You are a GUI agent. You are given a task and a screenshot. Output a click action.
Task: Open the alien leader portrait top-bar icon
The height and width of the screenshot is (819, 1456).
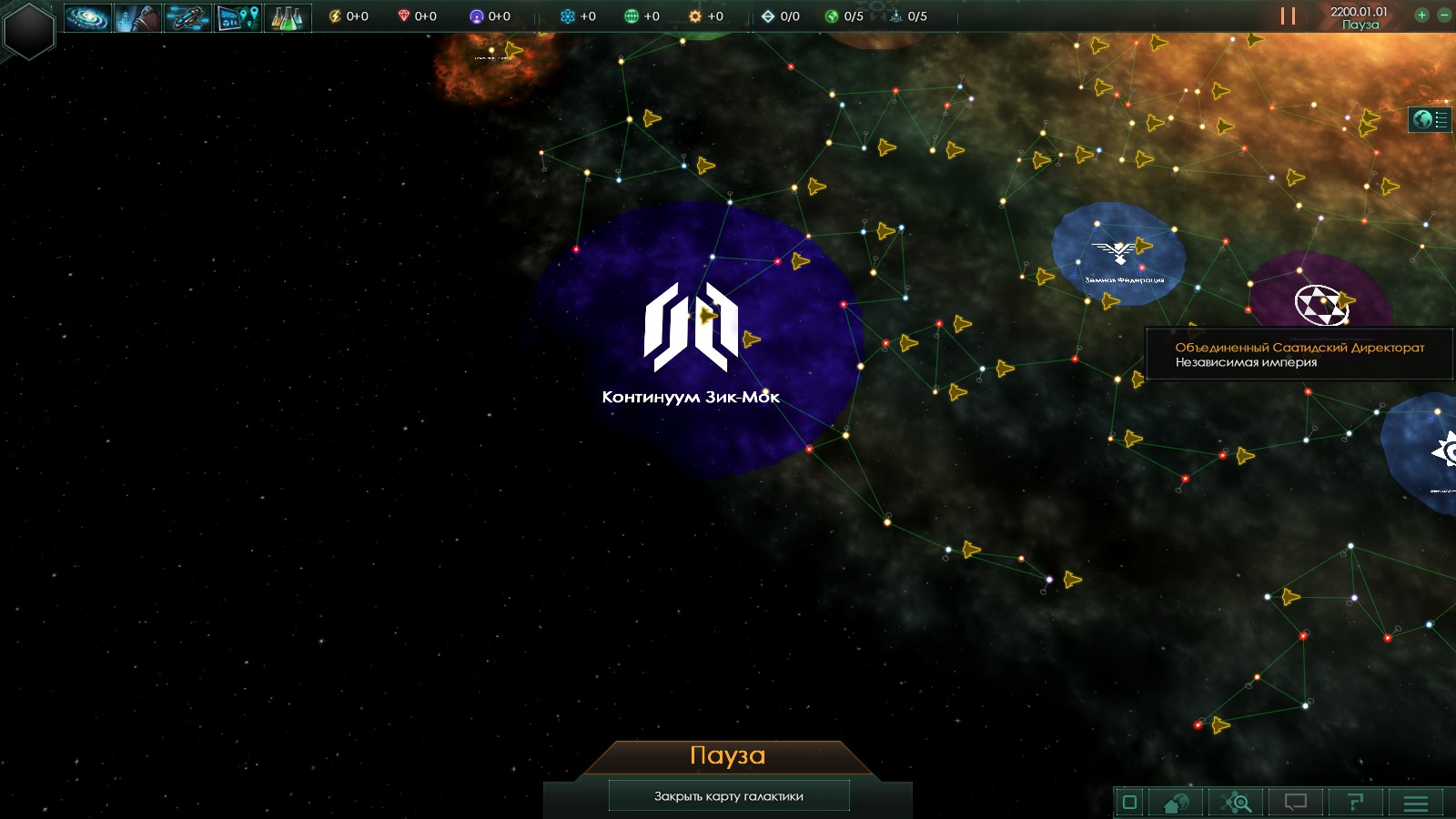137,17
